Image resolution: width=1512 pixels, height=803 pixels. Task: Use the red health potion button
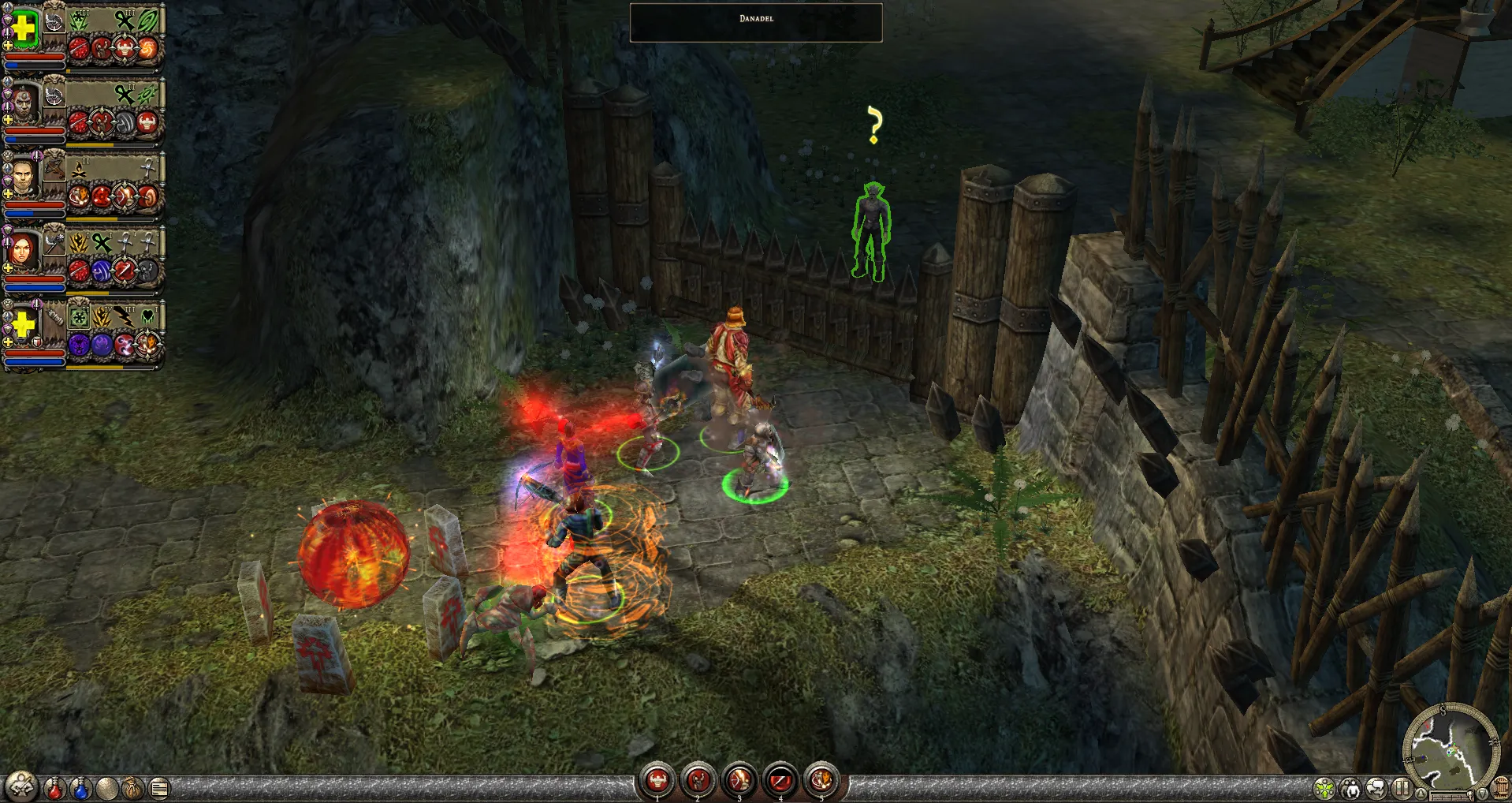point(54,787)
